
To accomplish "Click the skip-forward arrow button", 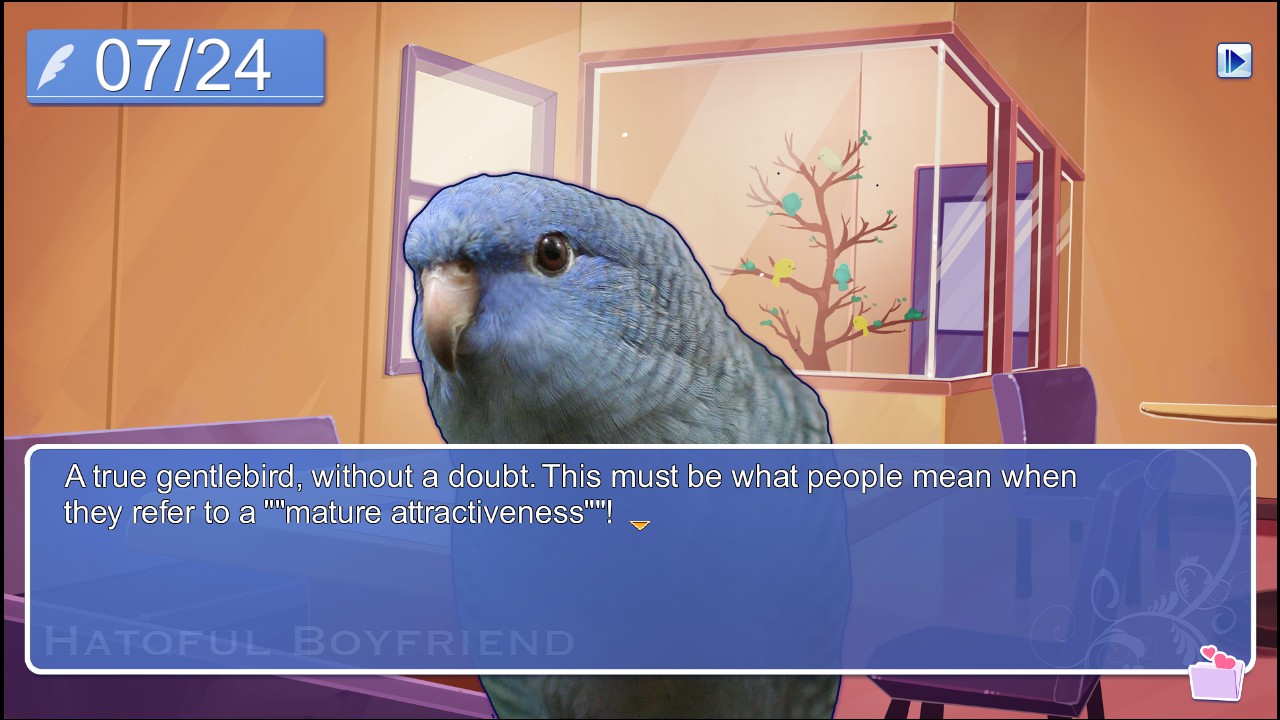I will click(x=1234, y=61).
